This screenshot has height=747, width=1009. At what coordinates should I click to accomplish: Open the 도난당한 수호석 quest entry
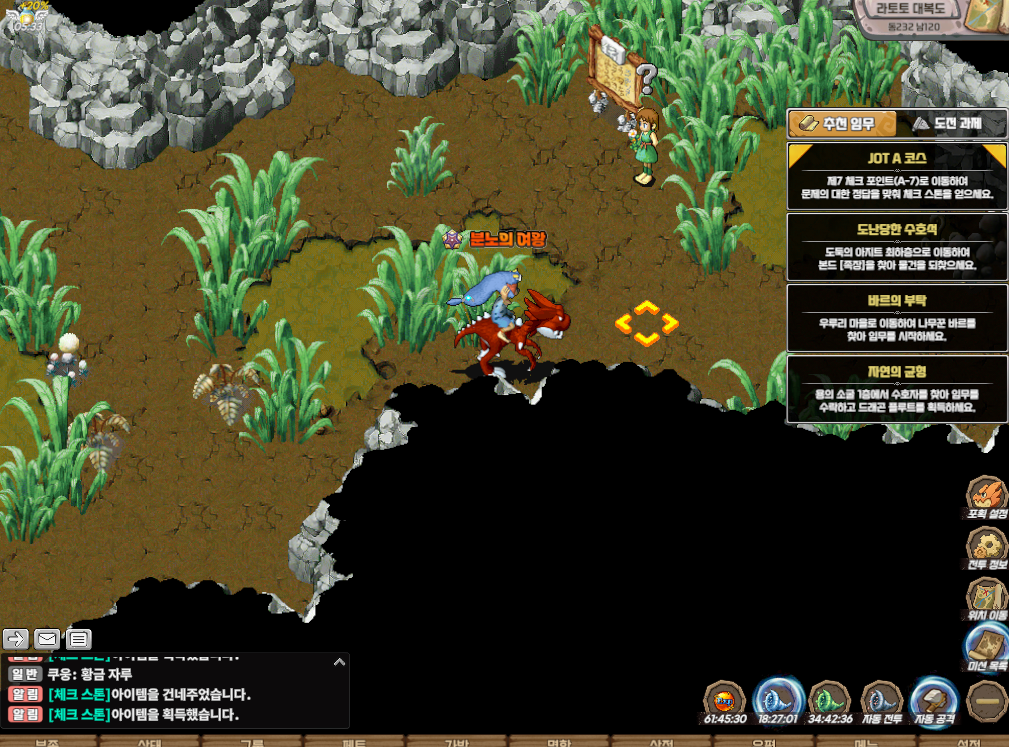tap(896, 247)
